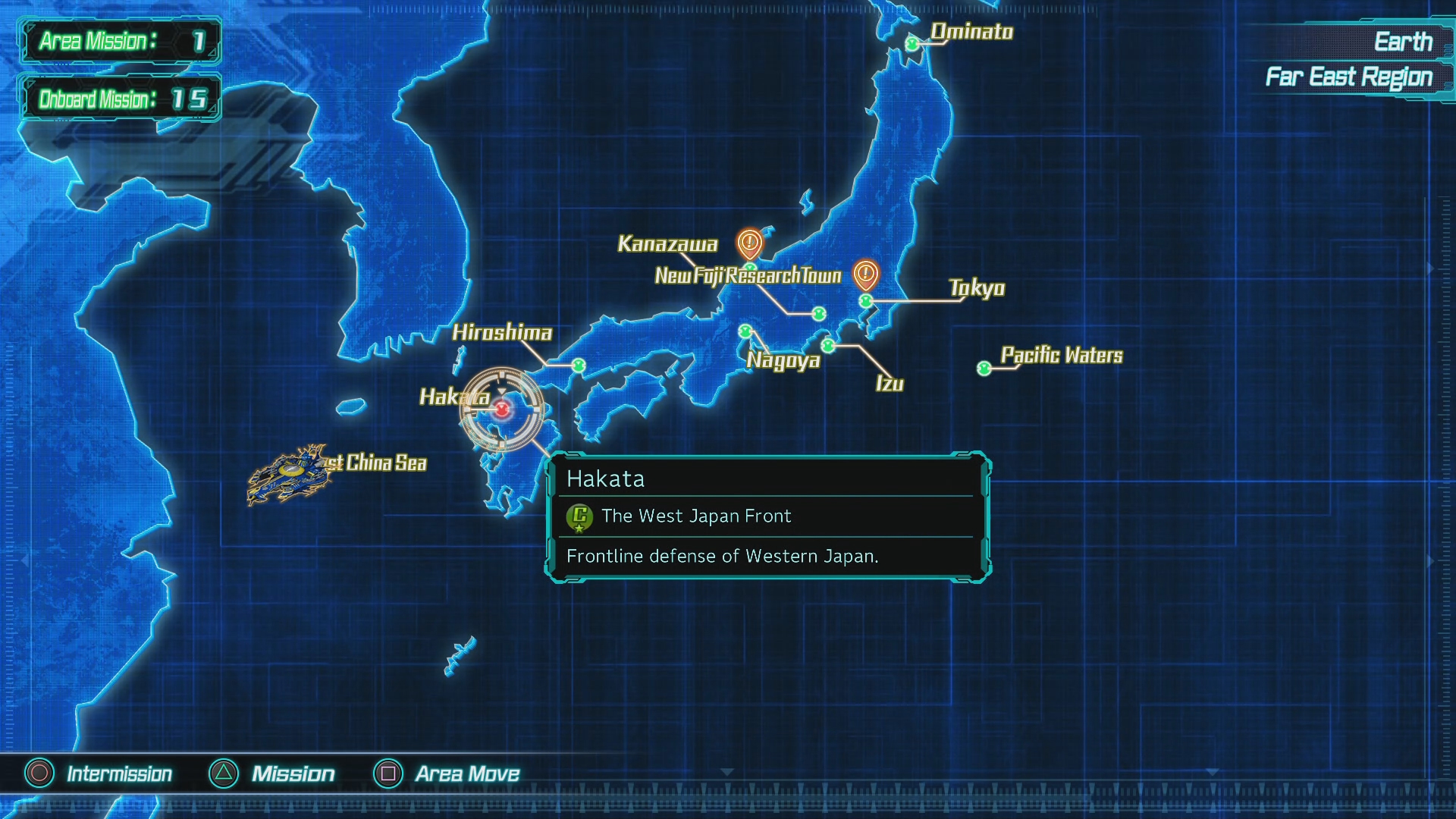Viewport: 1456px width, 819px height.
Task: Click the red Hakata node
Action: point(501,409)
